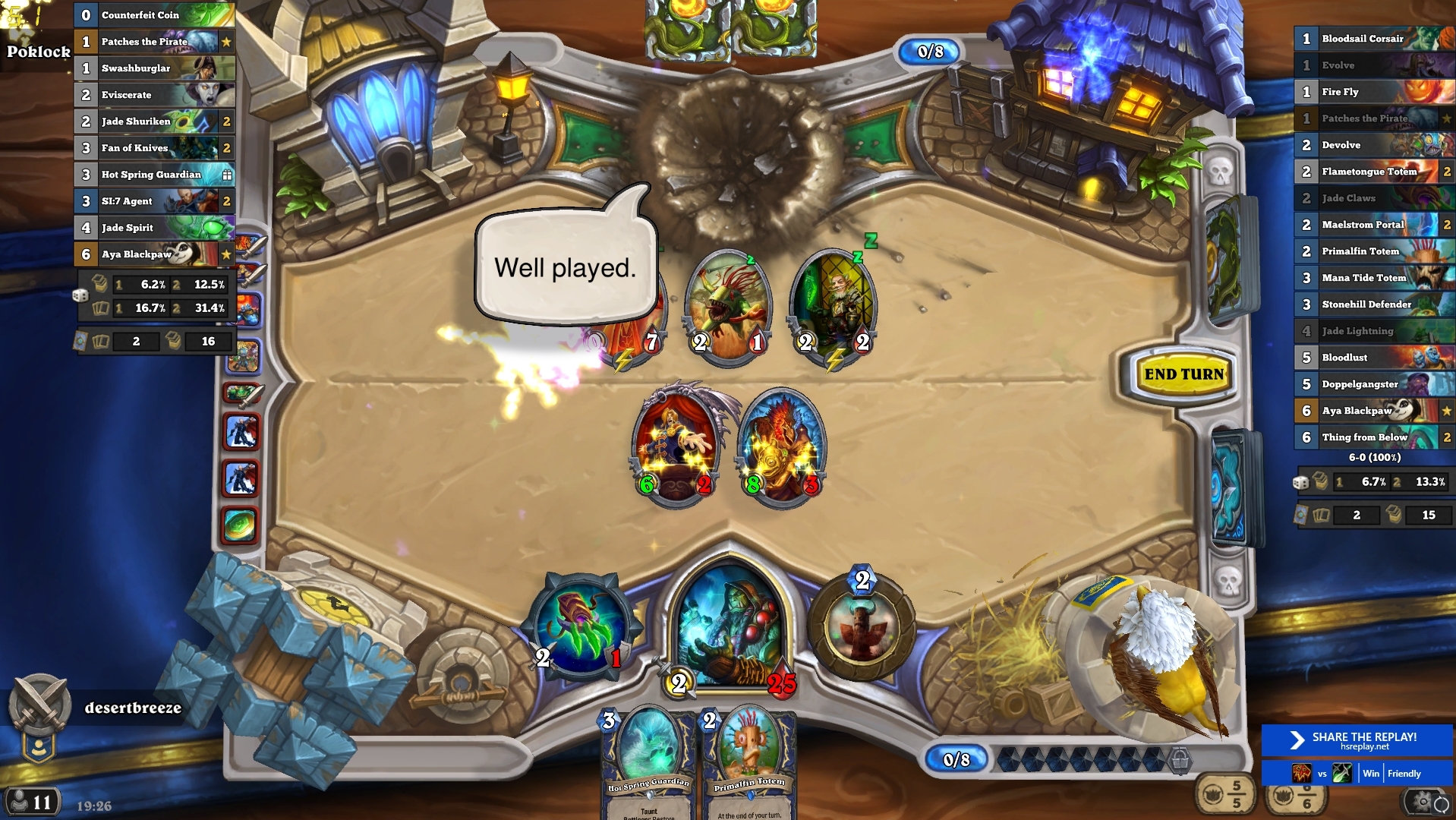Select the Jade Claws equipped weapon

[x=581, y=625]
